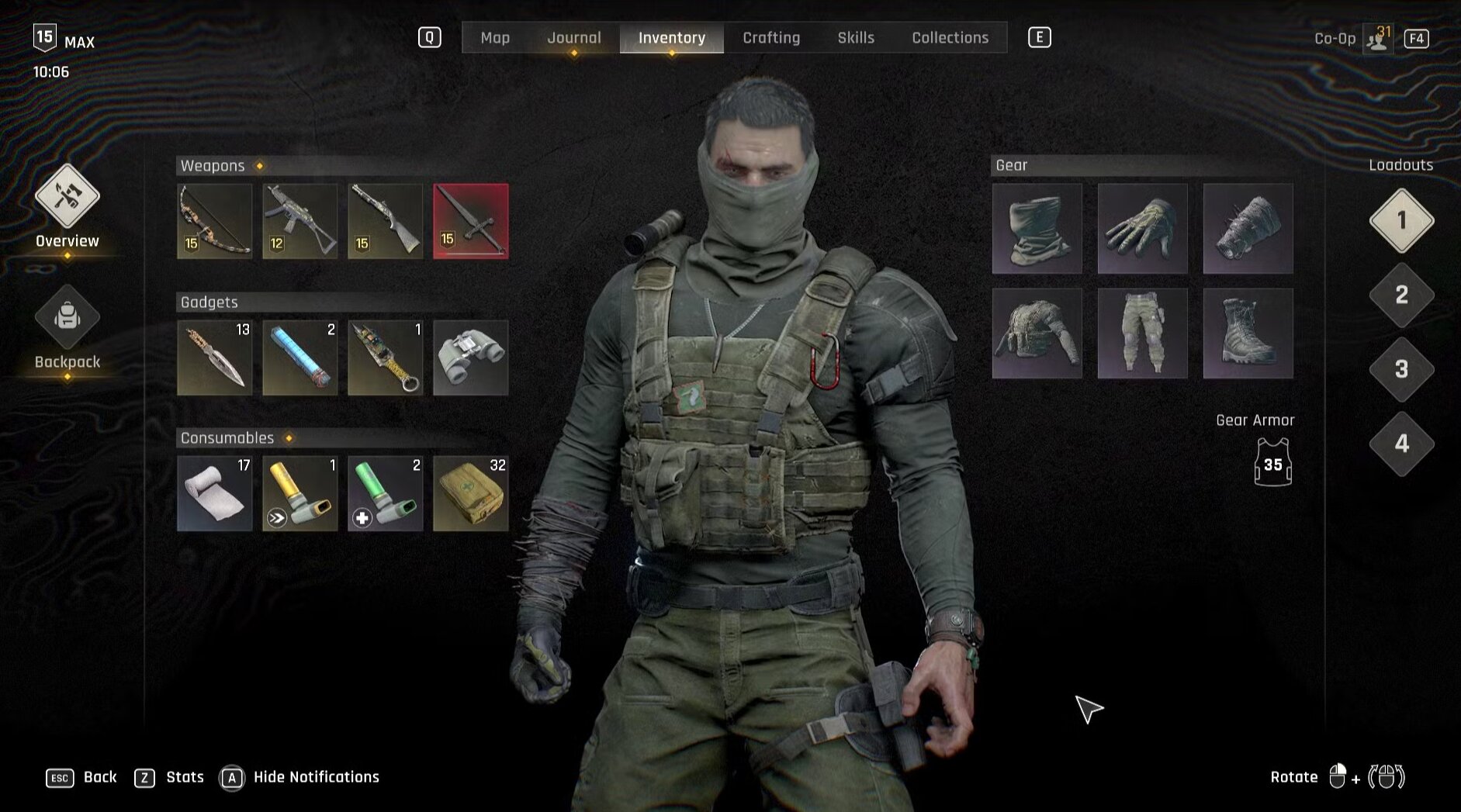Inspect the gloves gear slot
Image resolution: width=1461 pixels, height=812 pixels.
pyautogui.click(x=1142, y=229)
